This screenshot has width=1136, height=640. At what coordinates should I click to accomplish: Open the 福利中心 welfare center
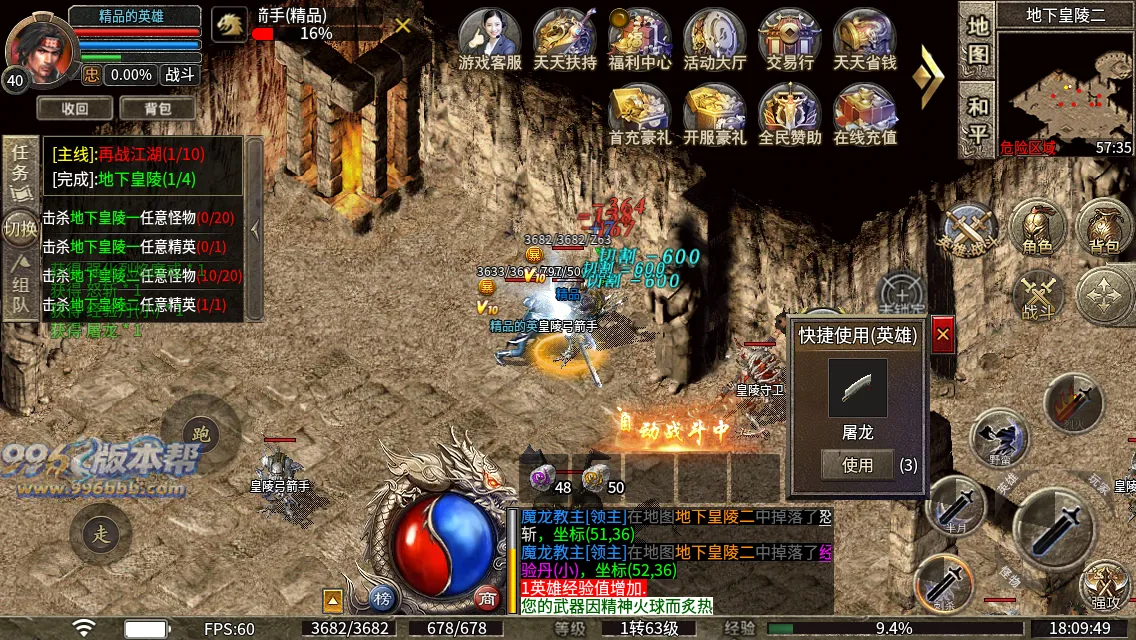pos(640,37)
